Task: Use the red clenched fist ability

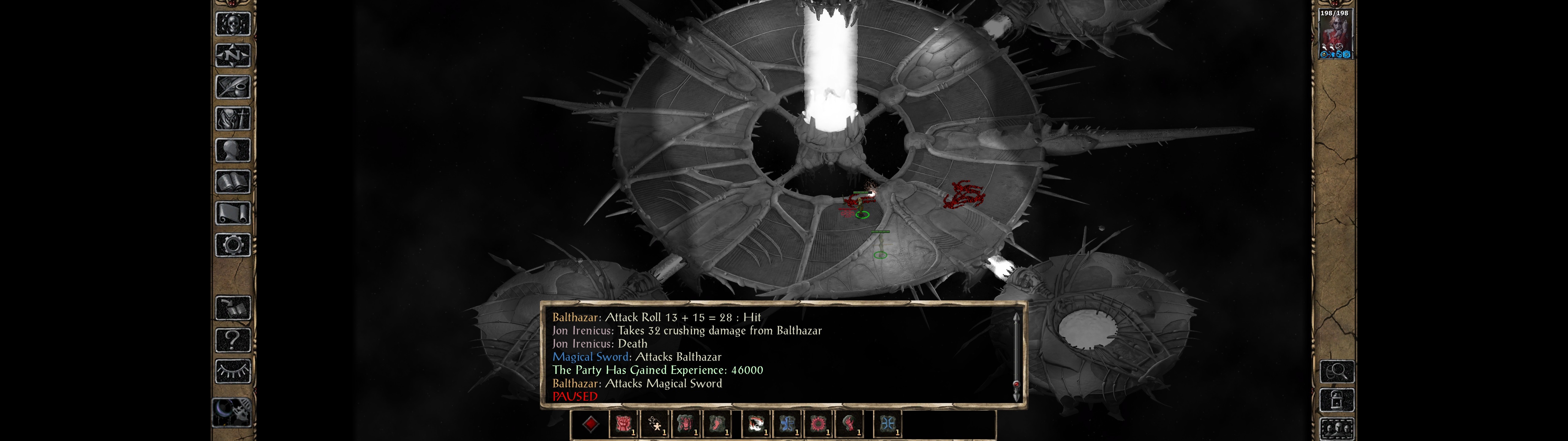Action: (623, 424)
